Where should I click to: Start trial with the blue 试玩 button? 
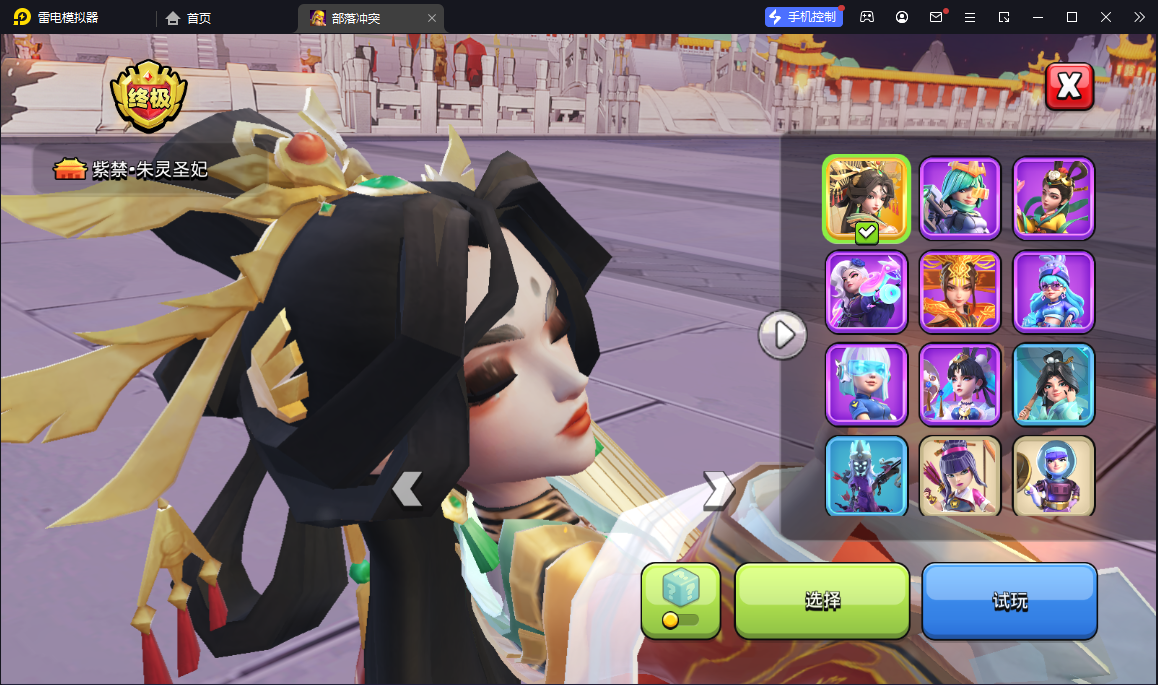[1009, 600]
